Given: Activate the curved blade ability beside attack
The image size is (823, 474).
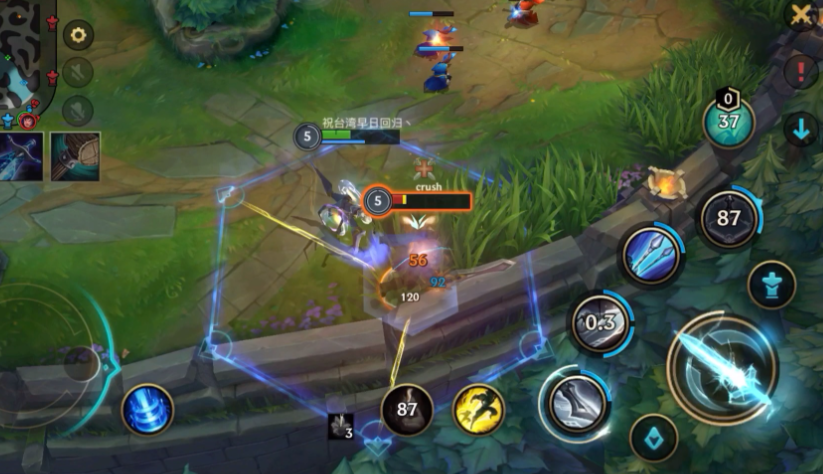Looking at the screenshot, I should [x=574, y=401].
